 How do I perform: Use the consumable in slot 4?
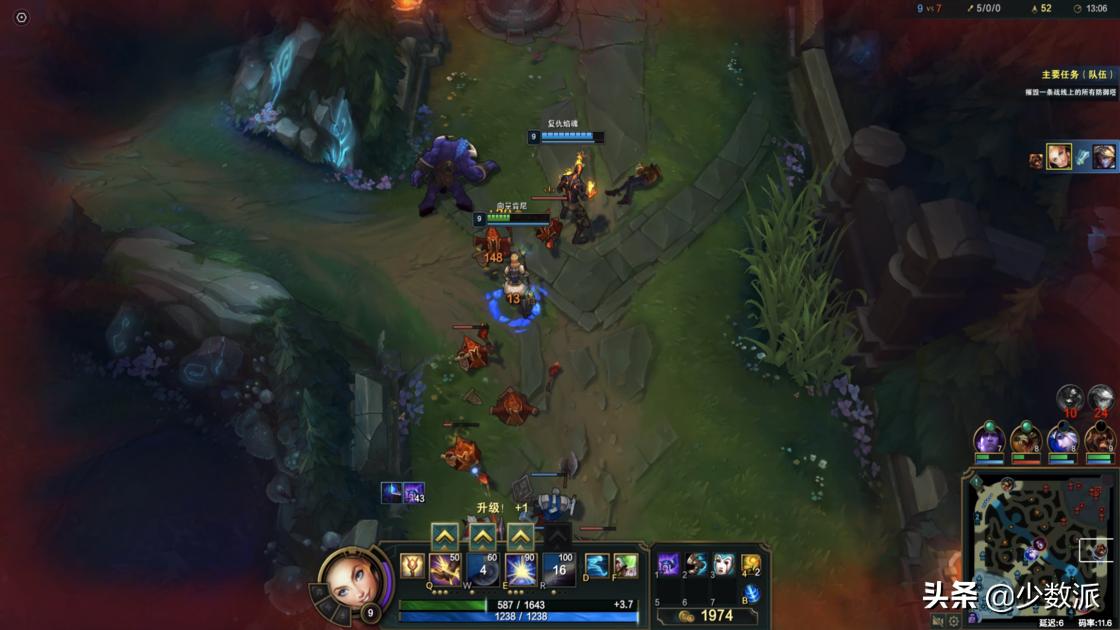pyautogui.click(x=748, y=564)
